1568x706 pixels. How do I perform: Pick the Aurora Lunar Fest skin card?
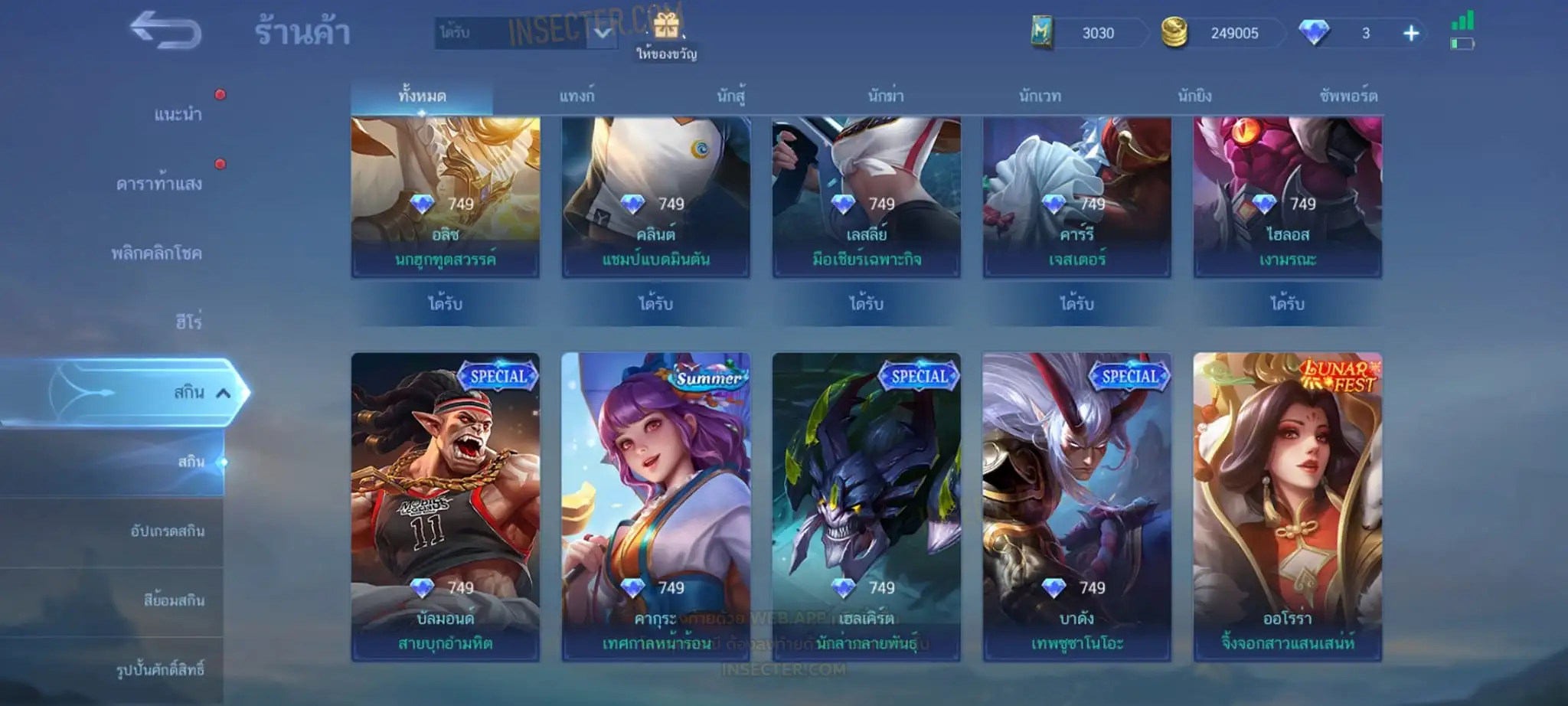coord(1287,505)
